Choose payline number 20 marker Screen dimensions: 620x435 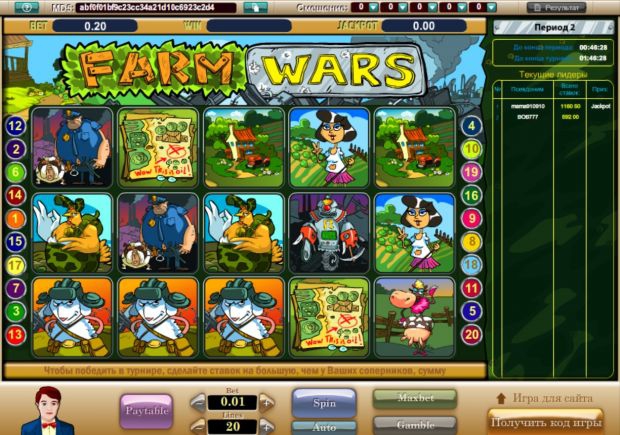(472, 334)
